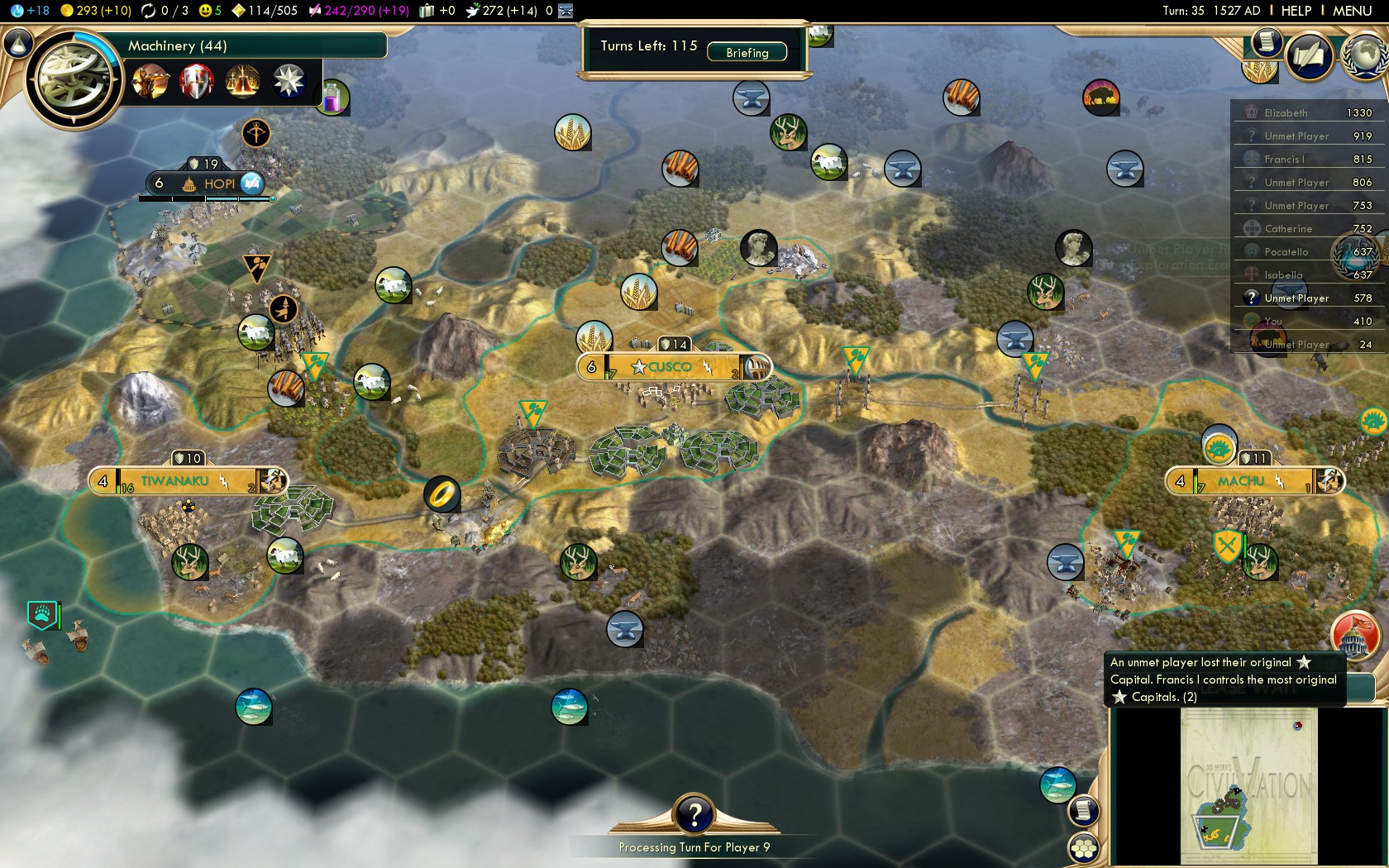This screenshot has height=868, width=1389.
Task: Select Elizabeth in the score list
Action: pos(1286,112)
